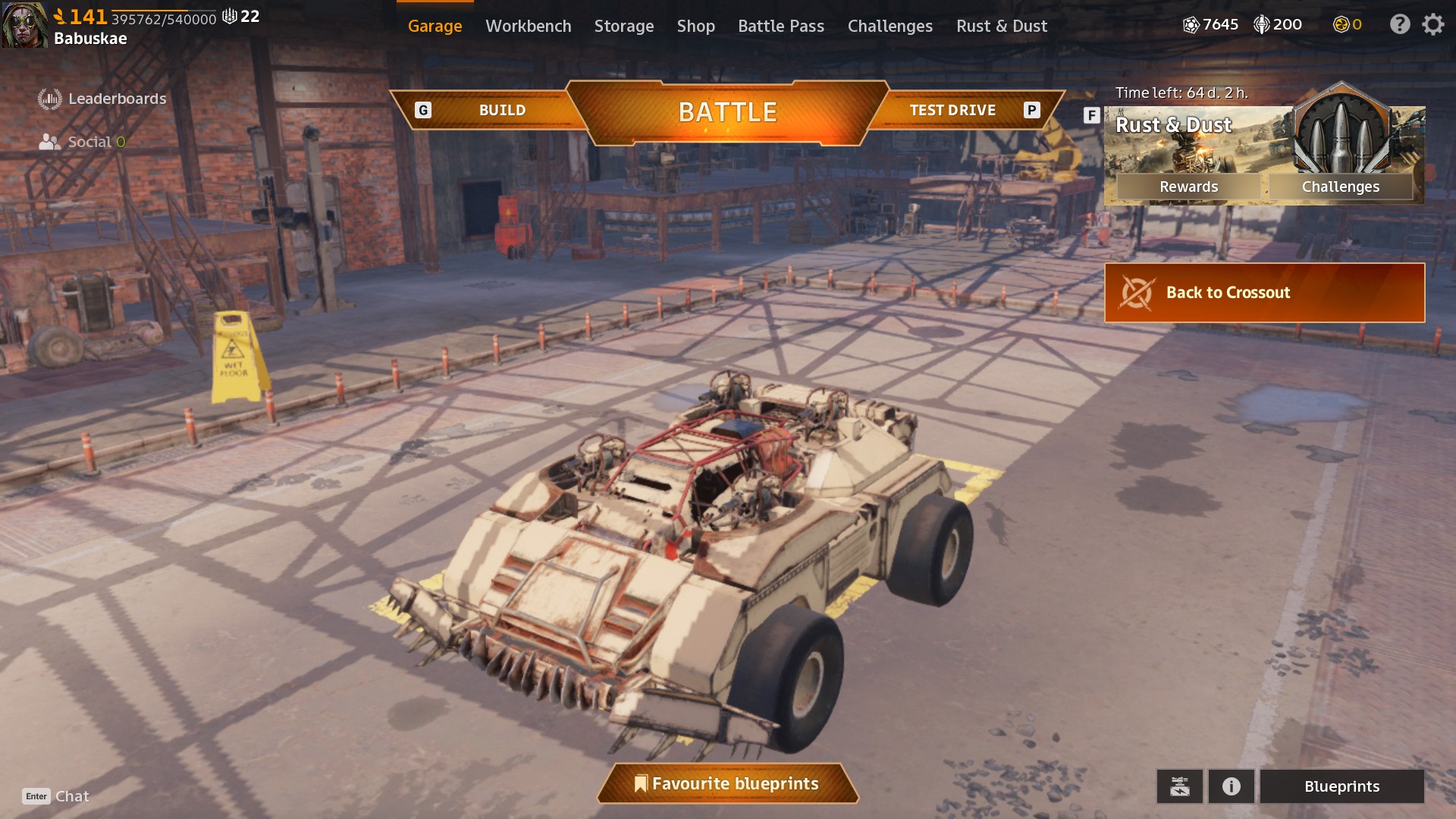The width and height of the screenshot is (1456, 819).
Task: Launch a TEST DRIVE
Action: tap(952, 111)
